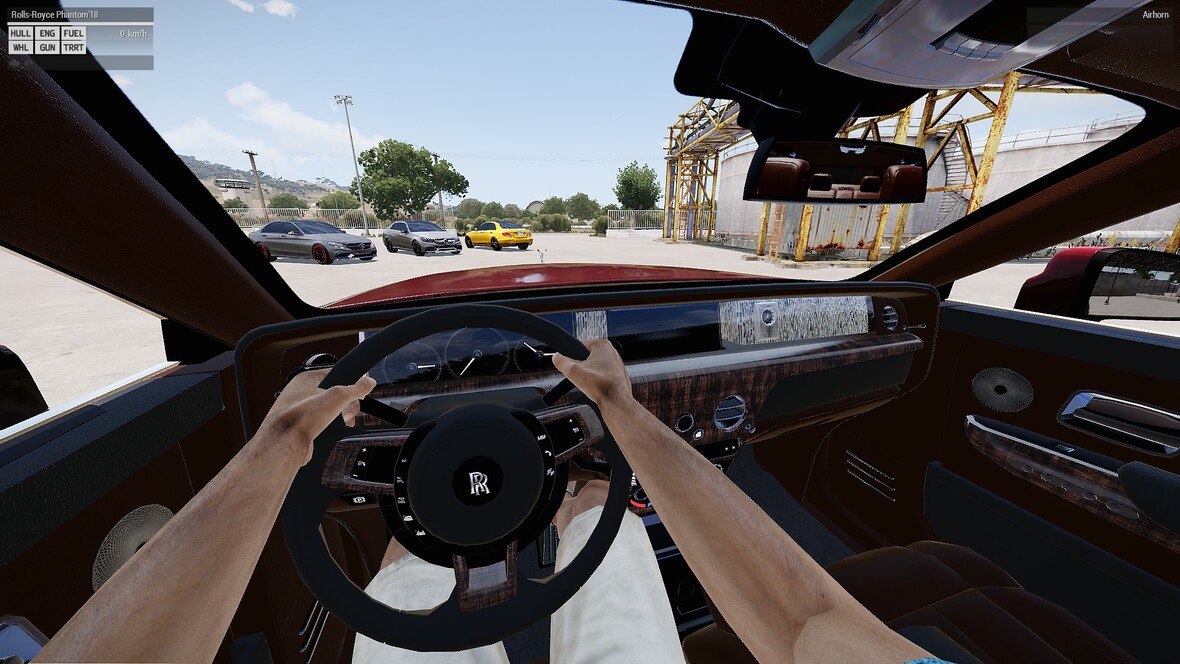Select the ENG engine status box
The height and width of the screenshot is (664, 1180).
click(x=47, y=33)
